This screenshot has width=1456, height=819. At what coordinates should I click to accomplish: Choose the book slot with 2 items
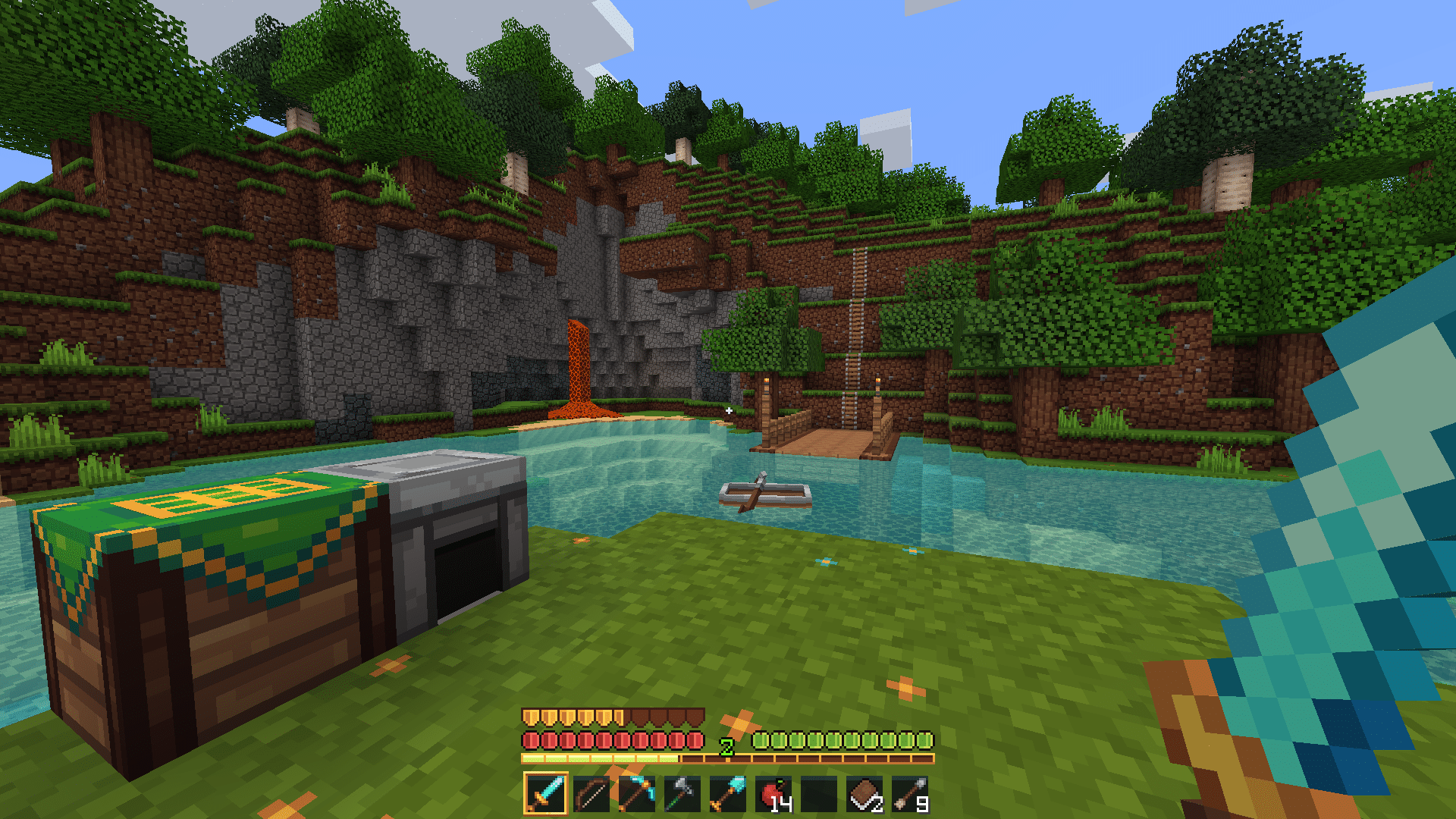point(864,794)
